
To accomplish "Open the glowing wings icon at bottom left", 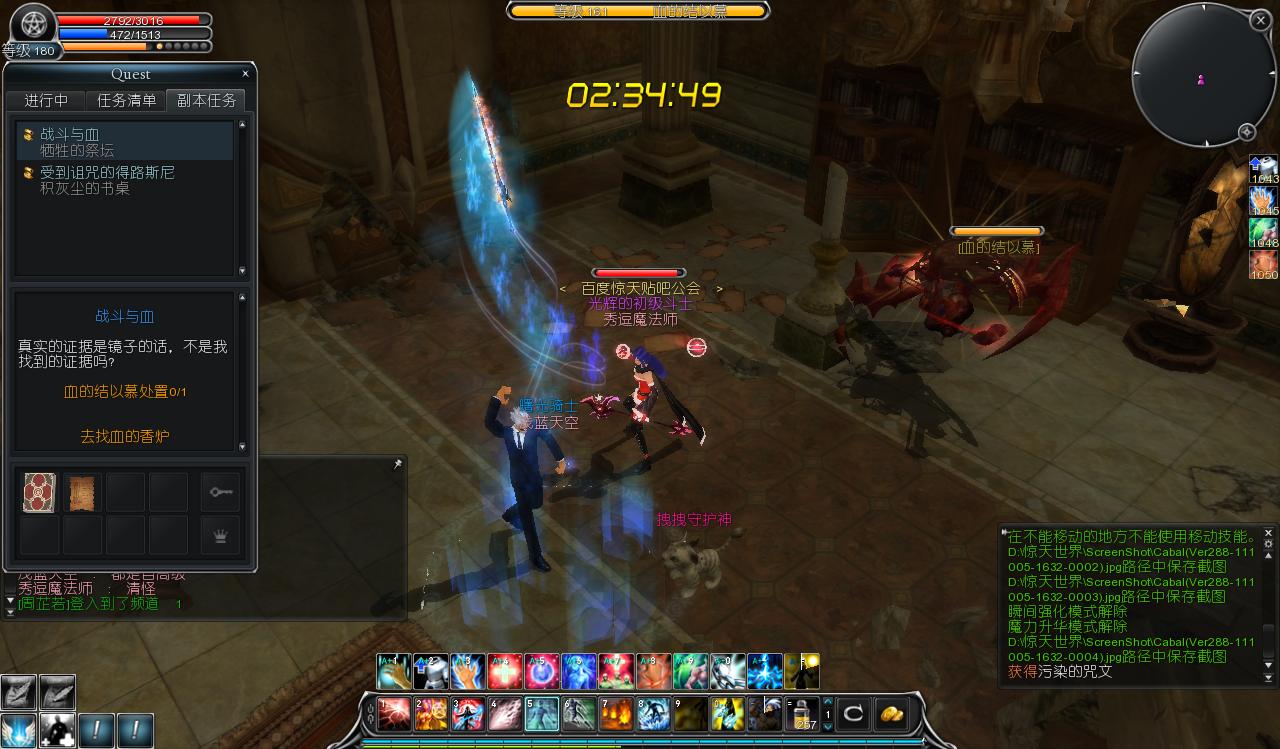I will 18,730.
